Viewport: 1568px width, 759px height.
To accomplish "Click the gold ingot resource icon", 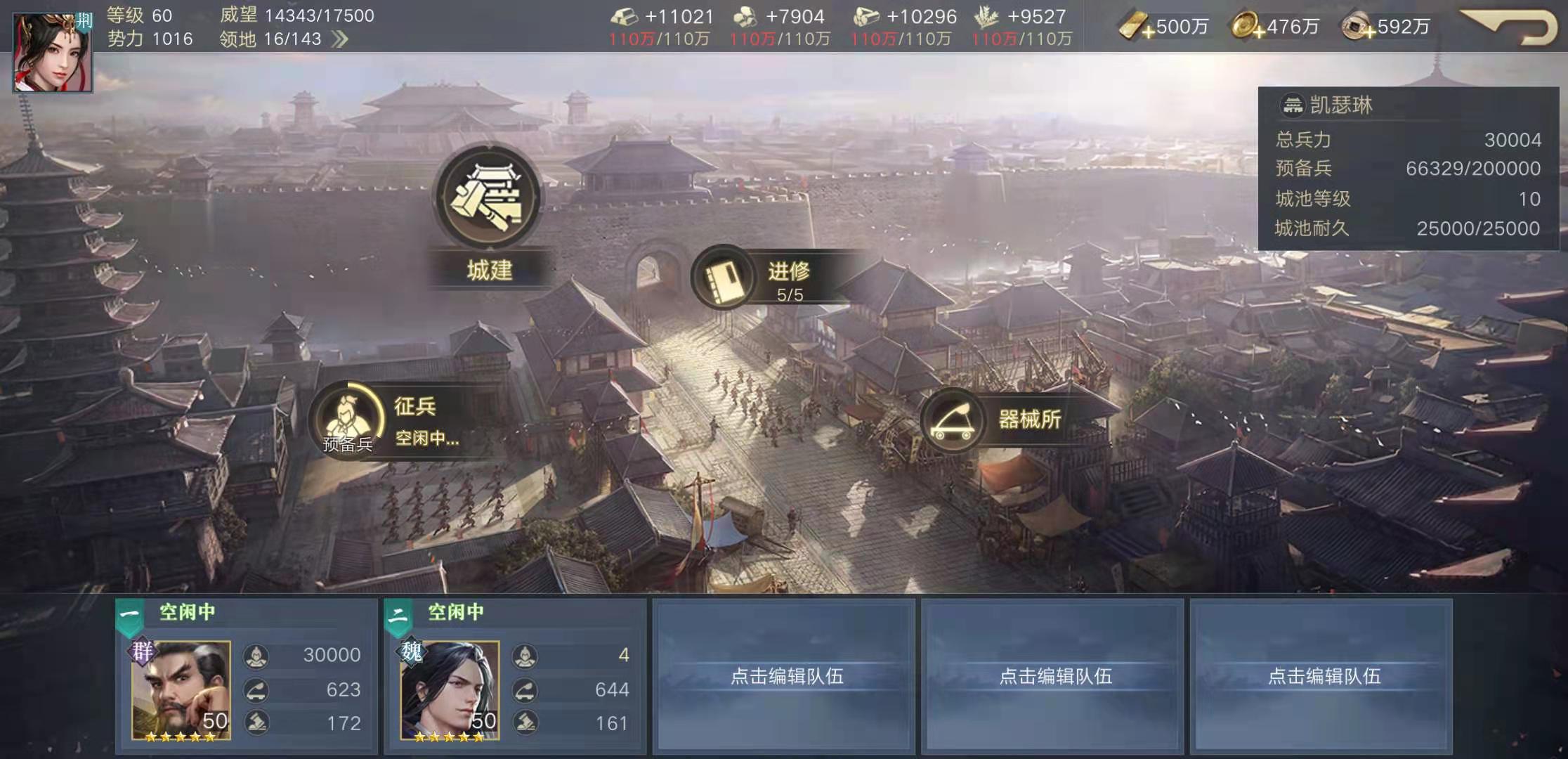I will pyautogui.click(x=625, y=16).
